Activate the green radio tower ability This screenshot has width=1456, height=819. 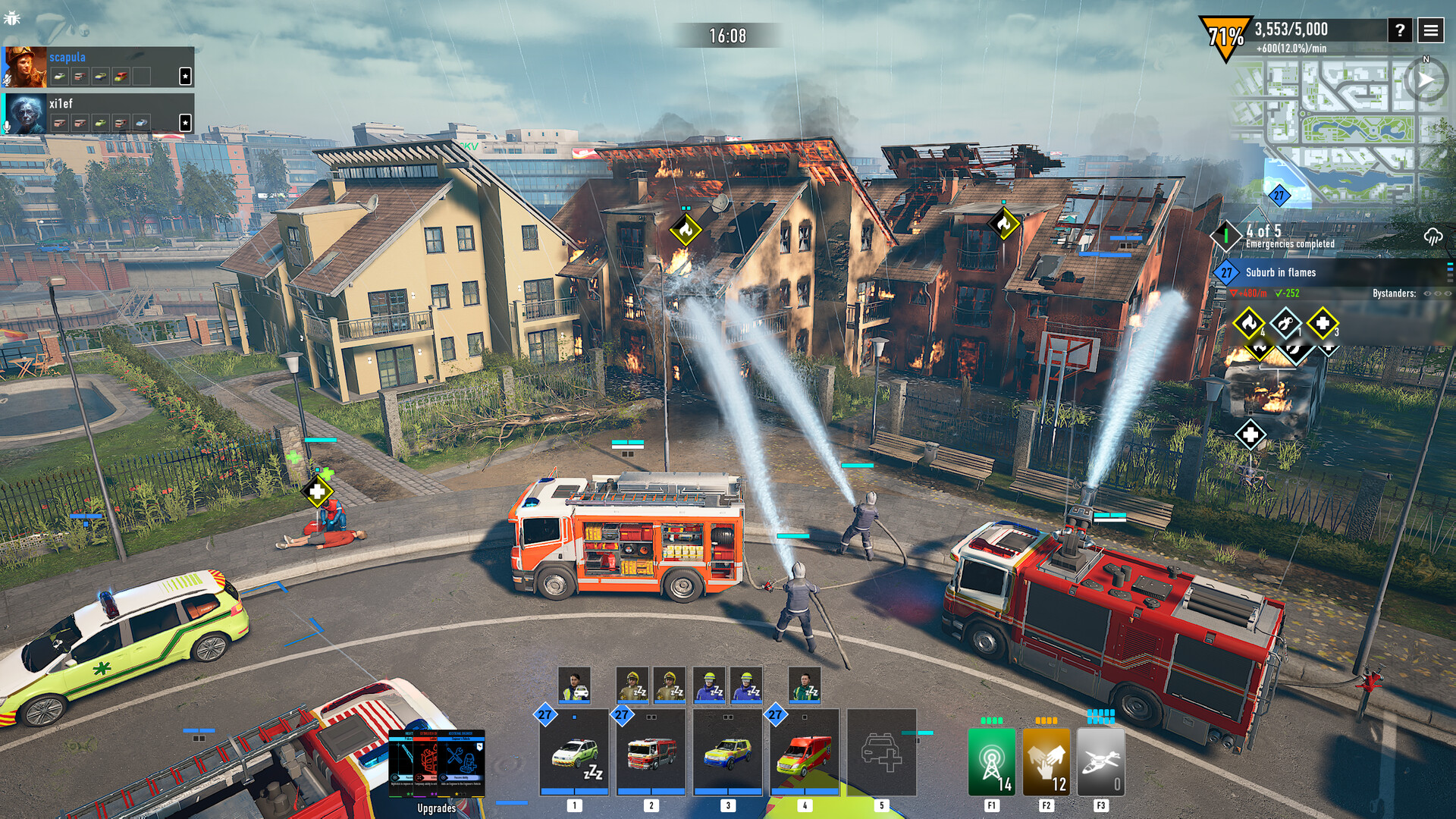coord(991,761)
